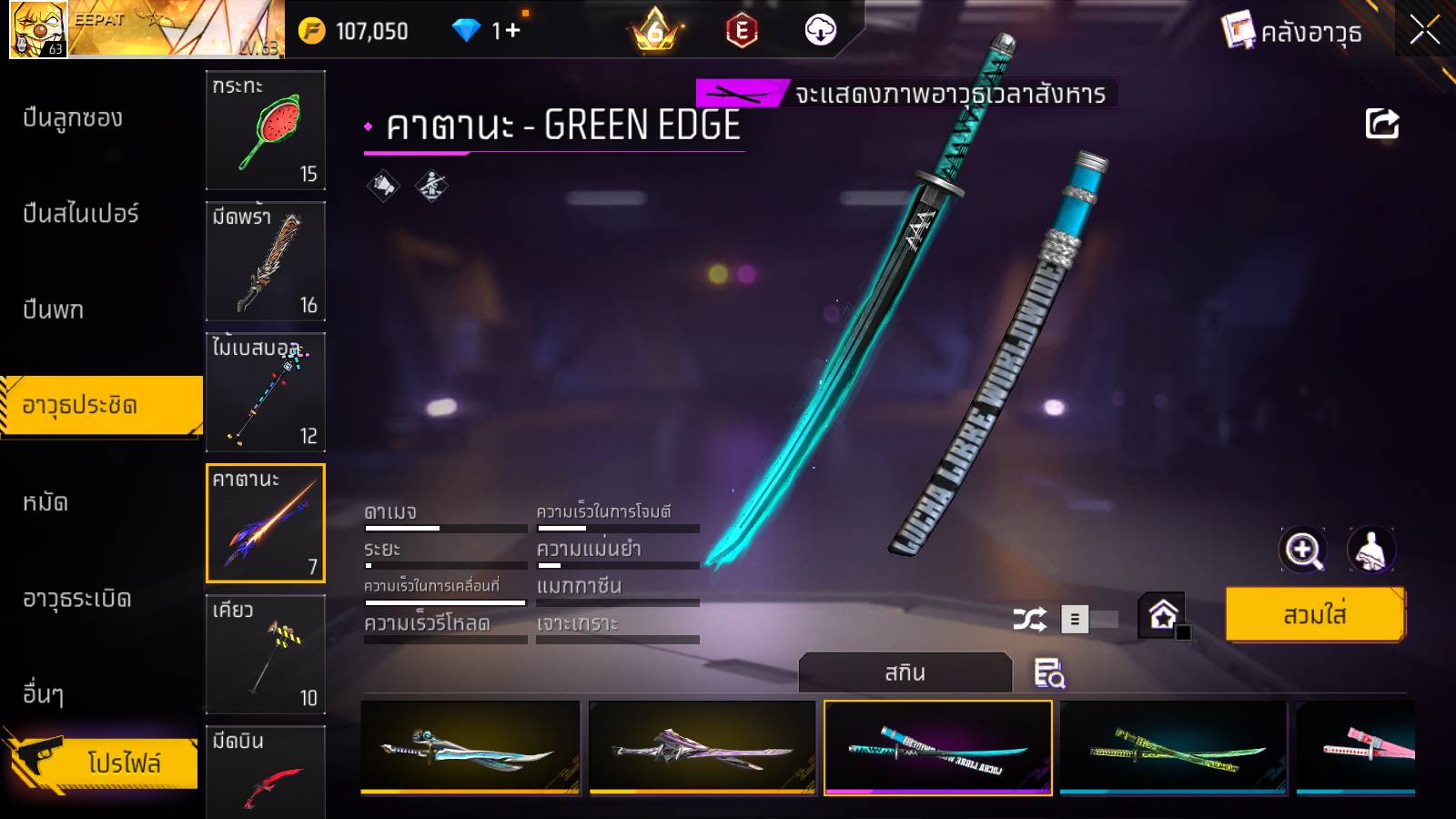Open the cloud download icon

[x=820, y=31]
